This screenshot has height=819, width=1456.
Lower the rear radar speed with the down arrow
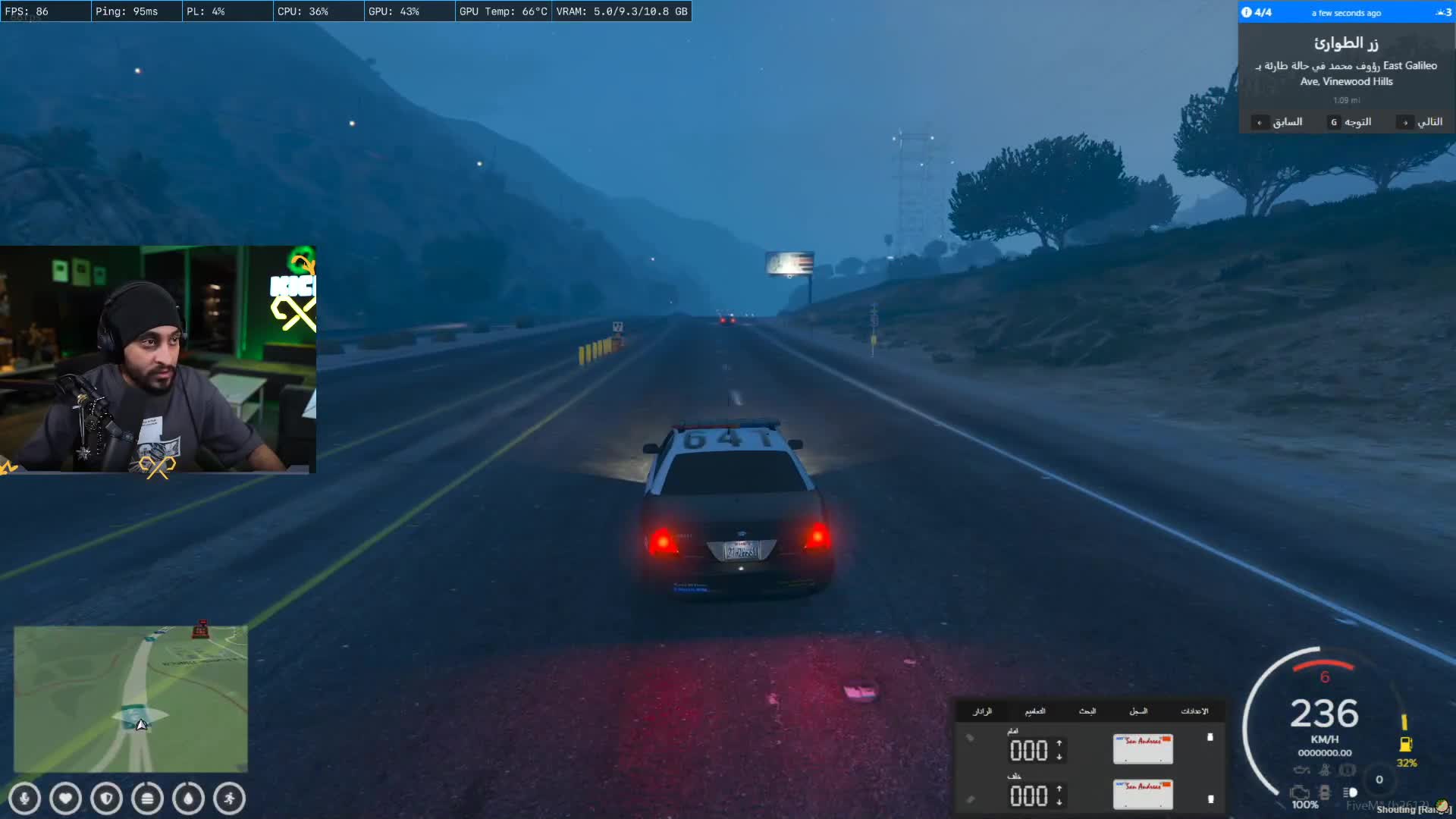[x=1059, y=802]
